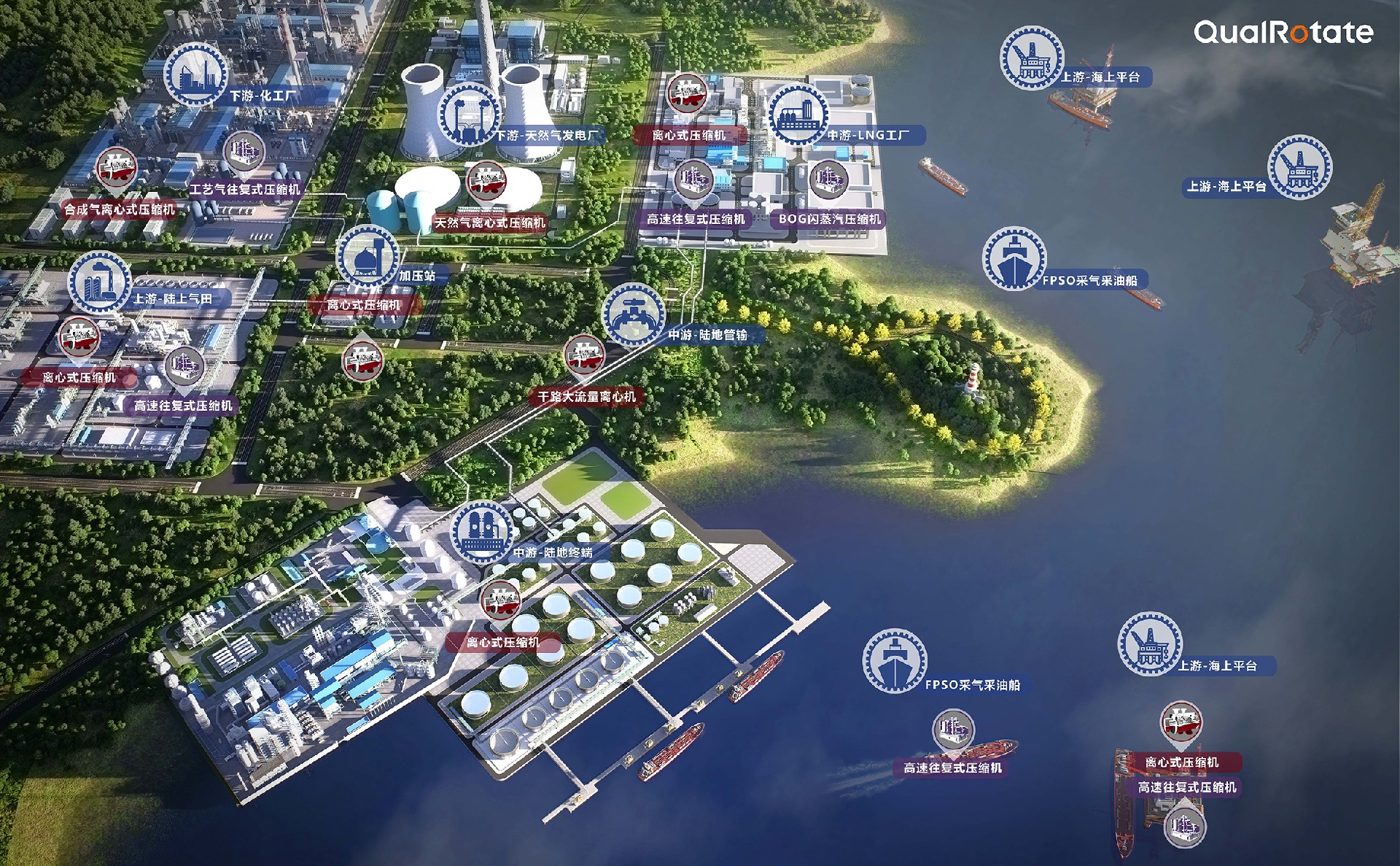
Task: Click the 中游-陆地管输 pipeline marker
Action: [x=633, y=315]
